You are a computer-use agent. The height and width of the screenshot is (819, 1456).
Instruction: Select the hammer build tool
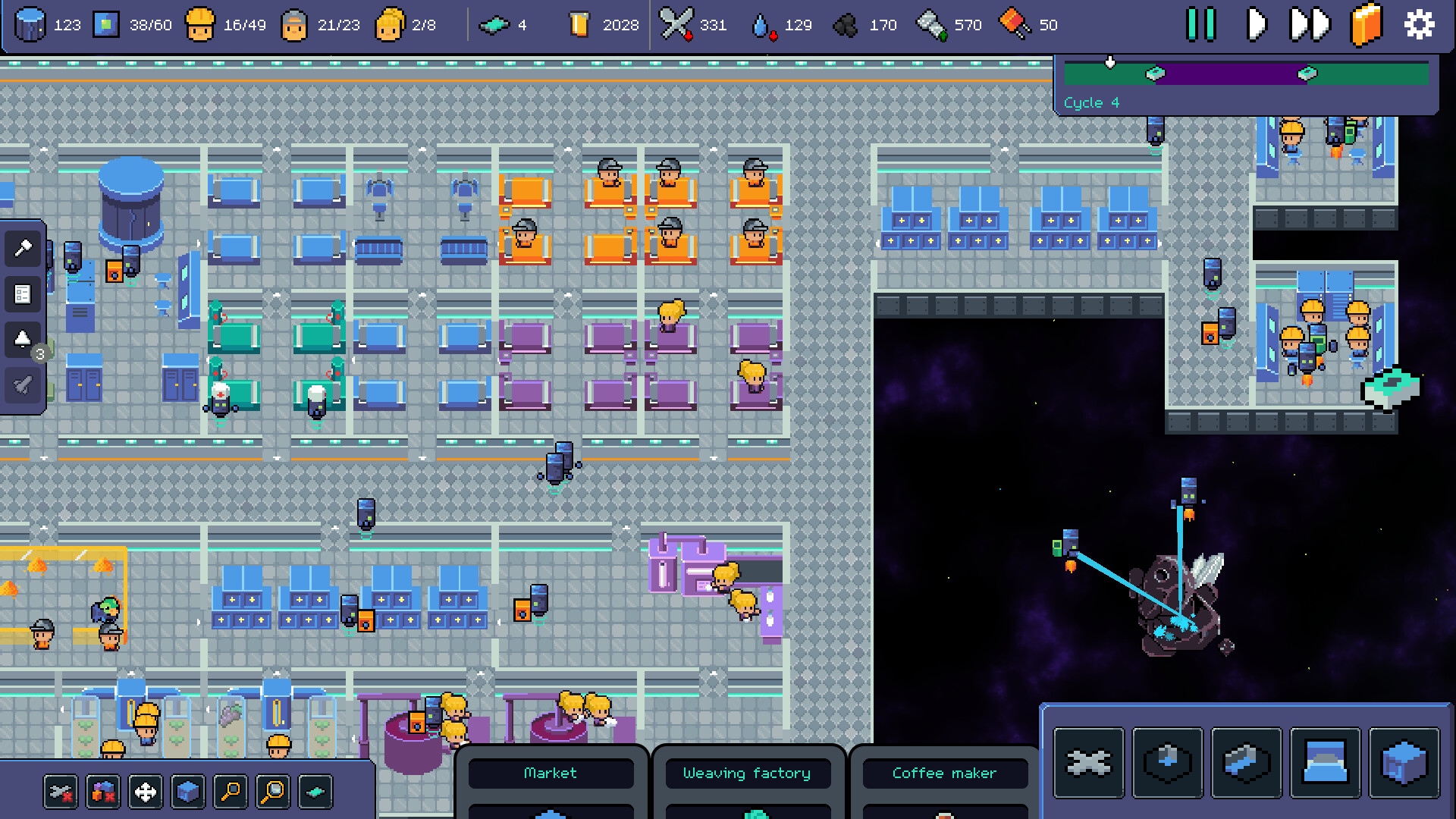22,249
